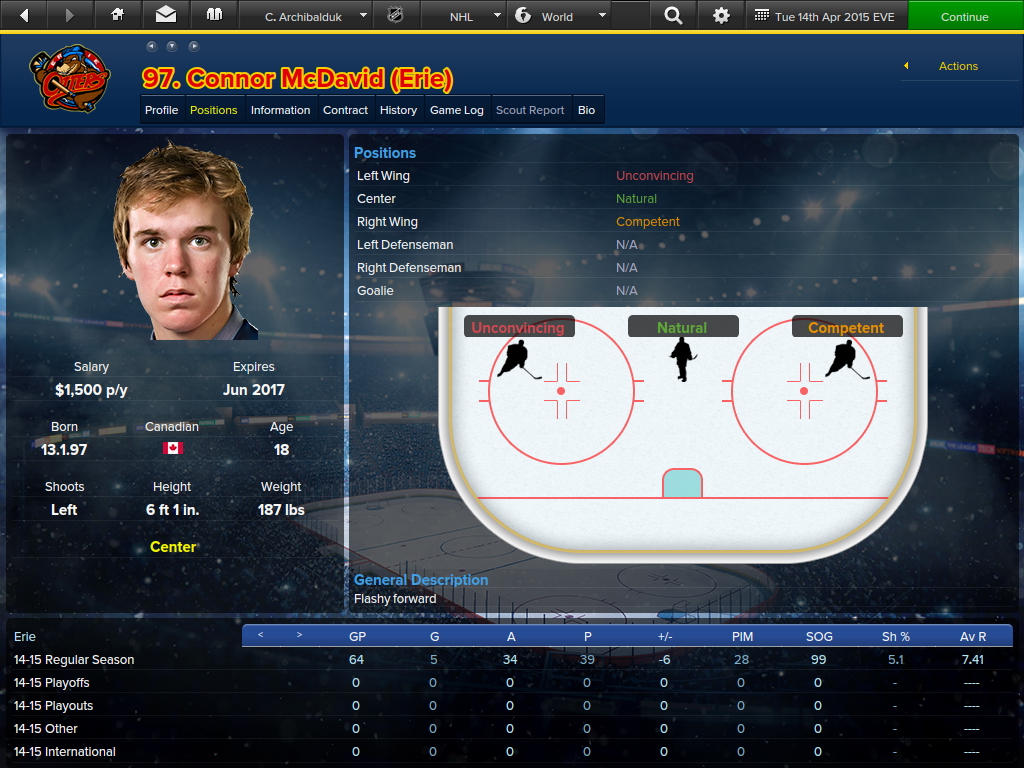
Task: Click the Erie Otters team logo
Action: pos(70,78)
